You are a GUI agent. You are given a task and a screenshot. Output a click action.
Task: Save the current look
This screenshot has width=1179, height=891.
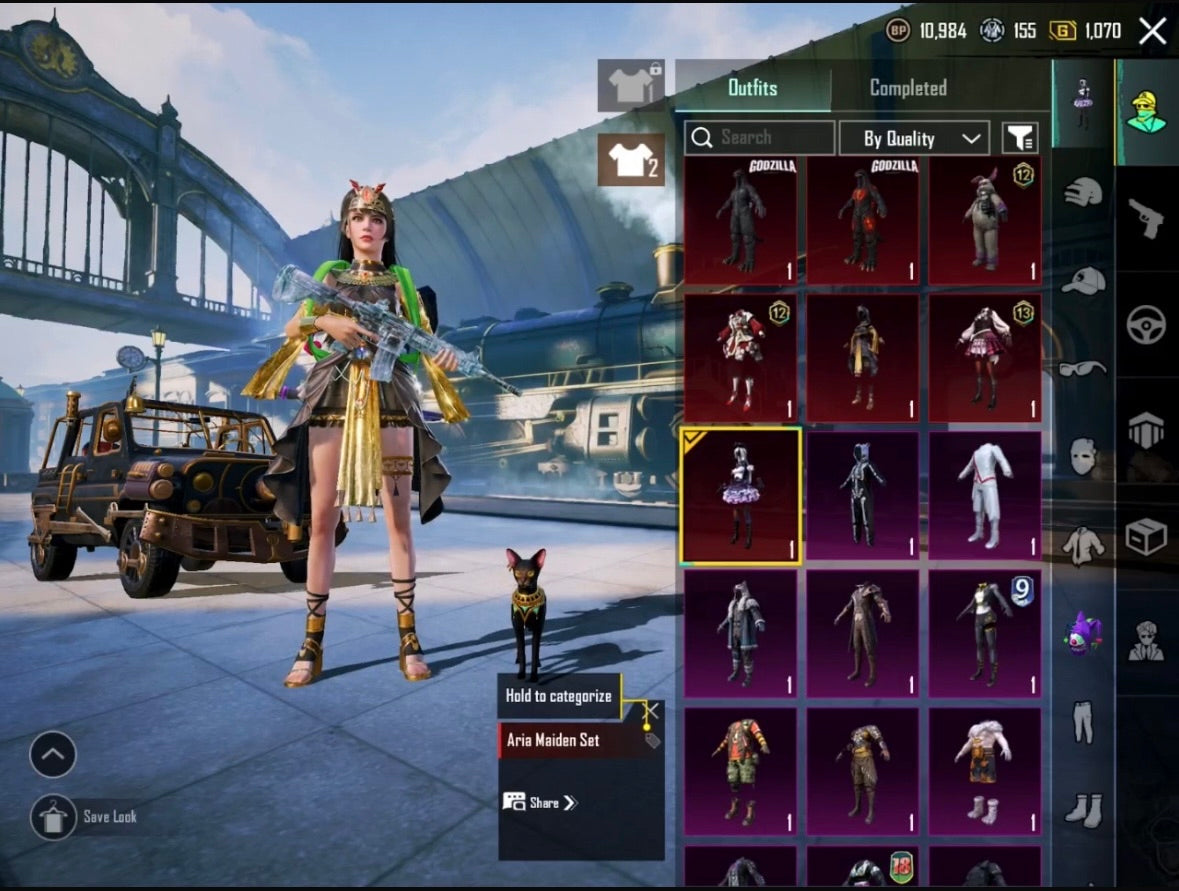[54, 817]
